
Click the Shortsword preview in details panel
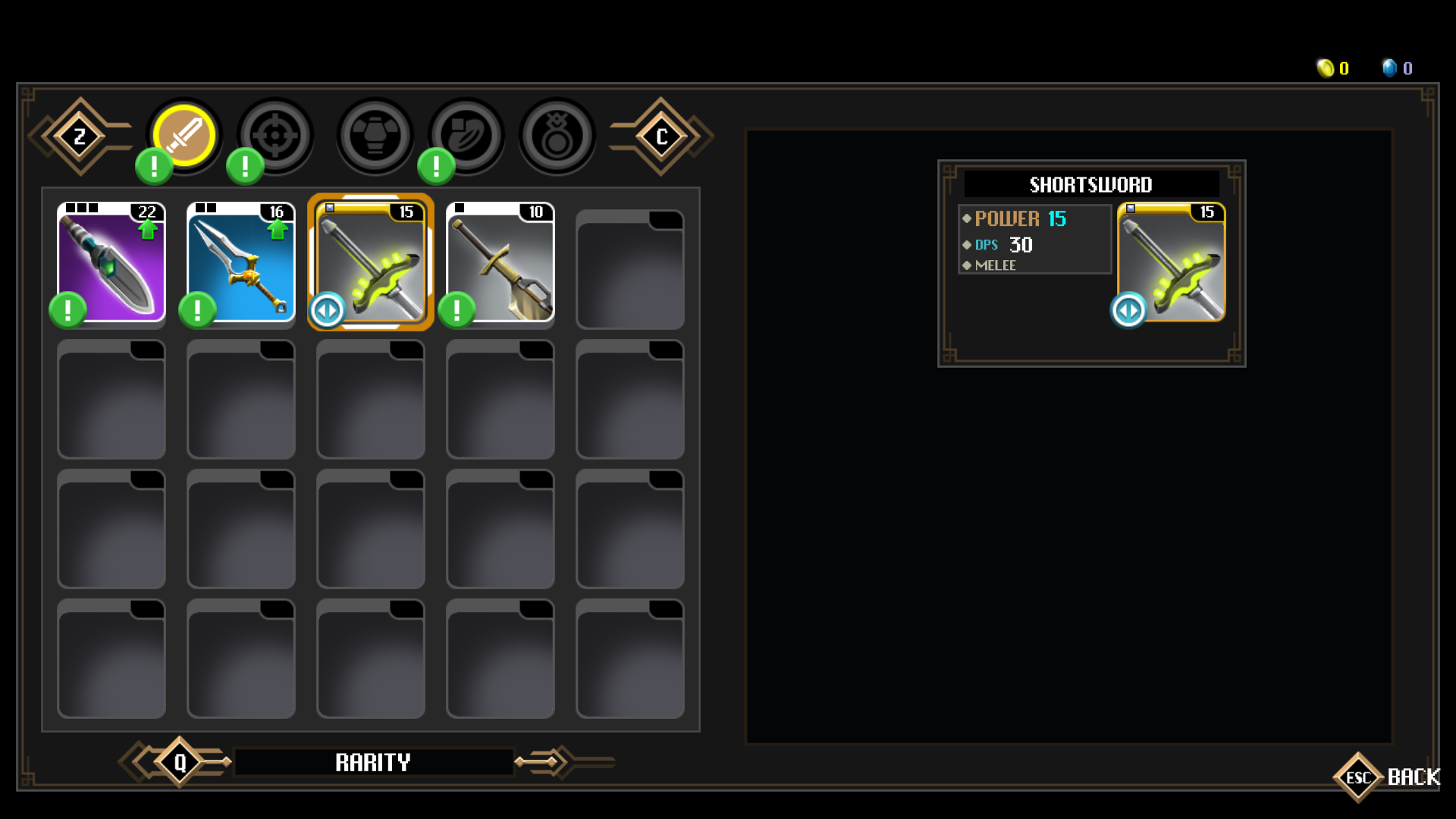point(1171,262)
